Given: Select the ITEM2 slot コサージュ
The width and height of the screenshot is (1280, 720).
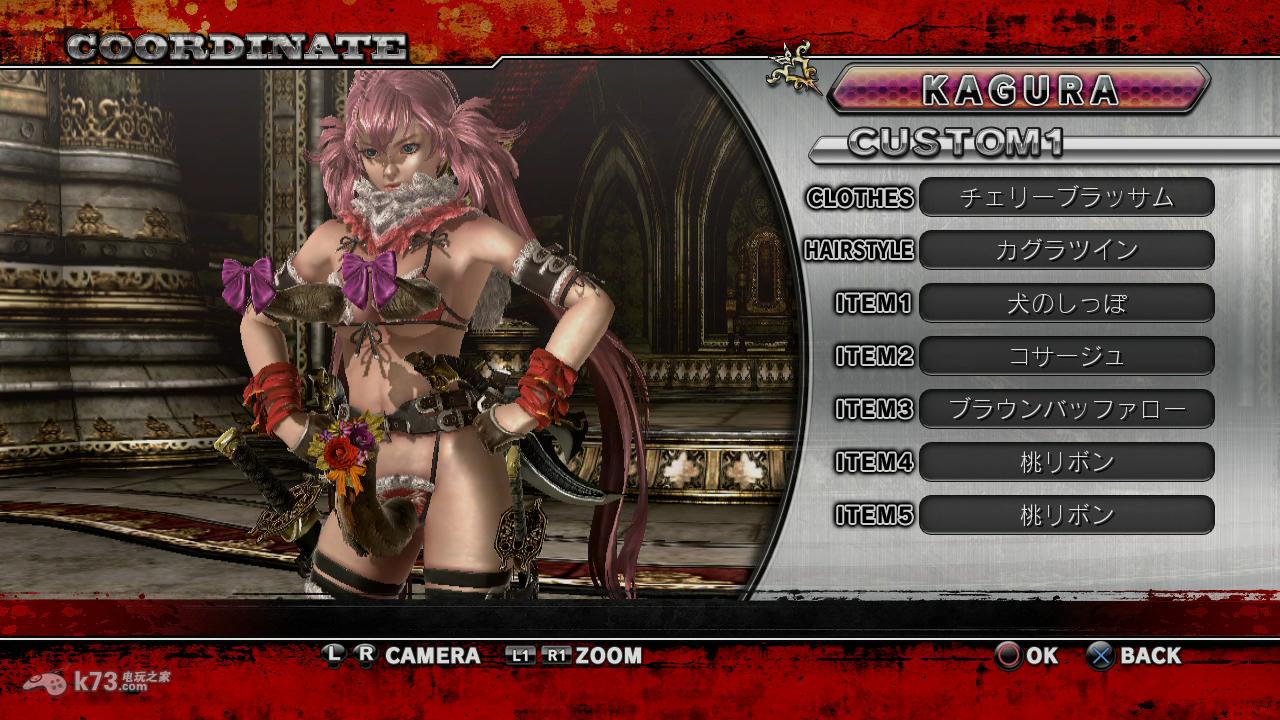Looking at the screenshot, I should coord(1066,356).
